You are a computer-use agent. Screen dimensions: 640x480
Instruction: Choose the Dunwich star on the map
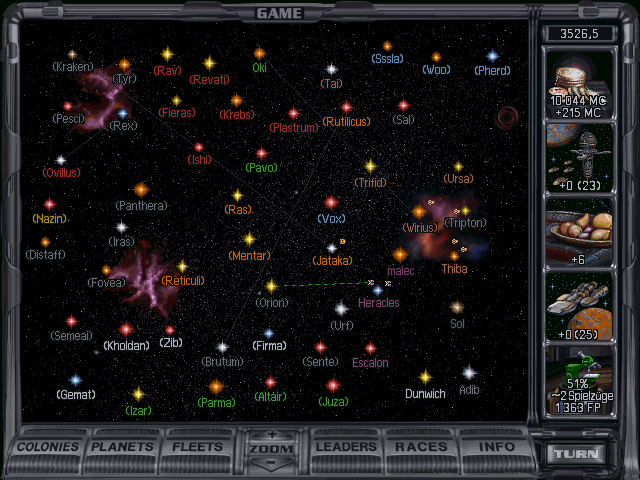click(x=425, y=378)
